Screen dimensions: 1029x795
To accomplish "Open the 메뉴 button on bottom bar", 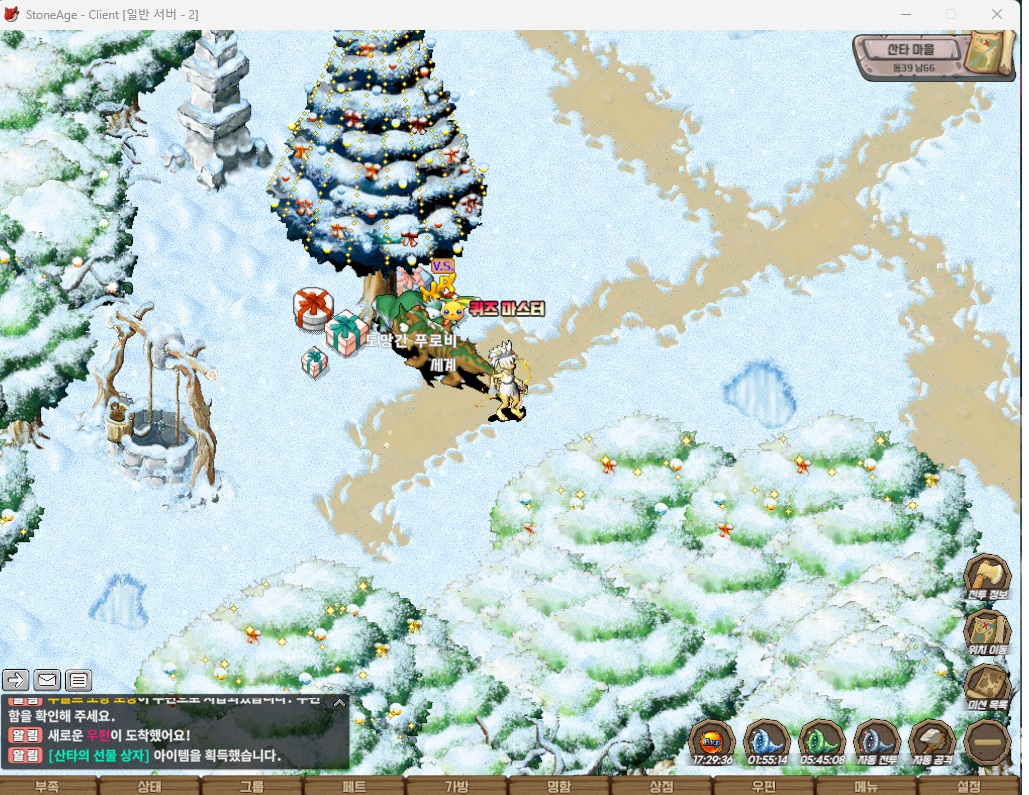I will 866,786.
